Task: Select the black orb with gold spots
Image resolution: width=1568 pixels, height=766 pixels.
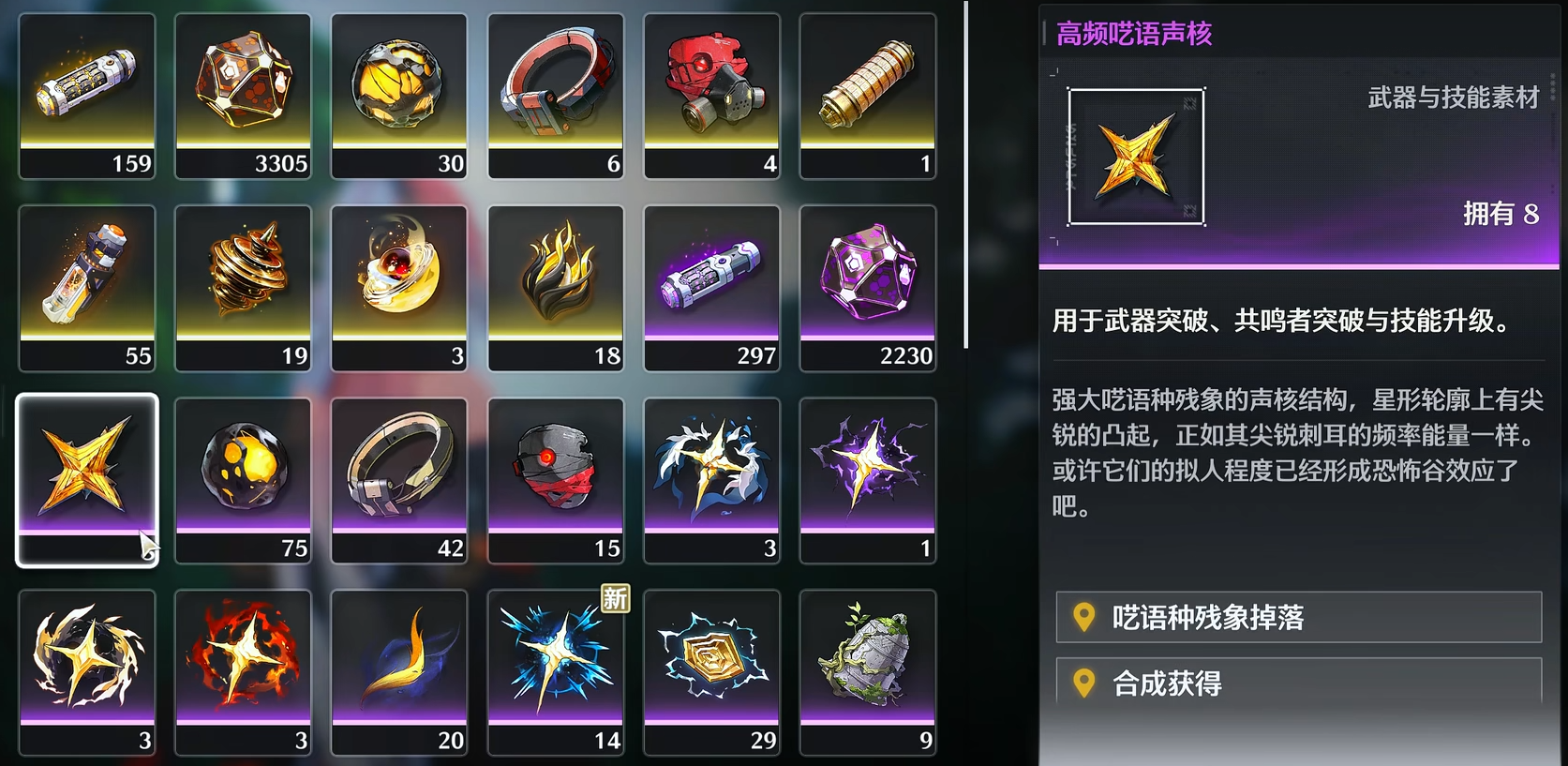Action: pos(243,476)
